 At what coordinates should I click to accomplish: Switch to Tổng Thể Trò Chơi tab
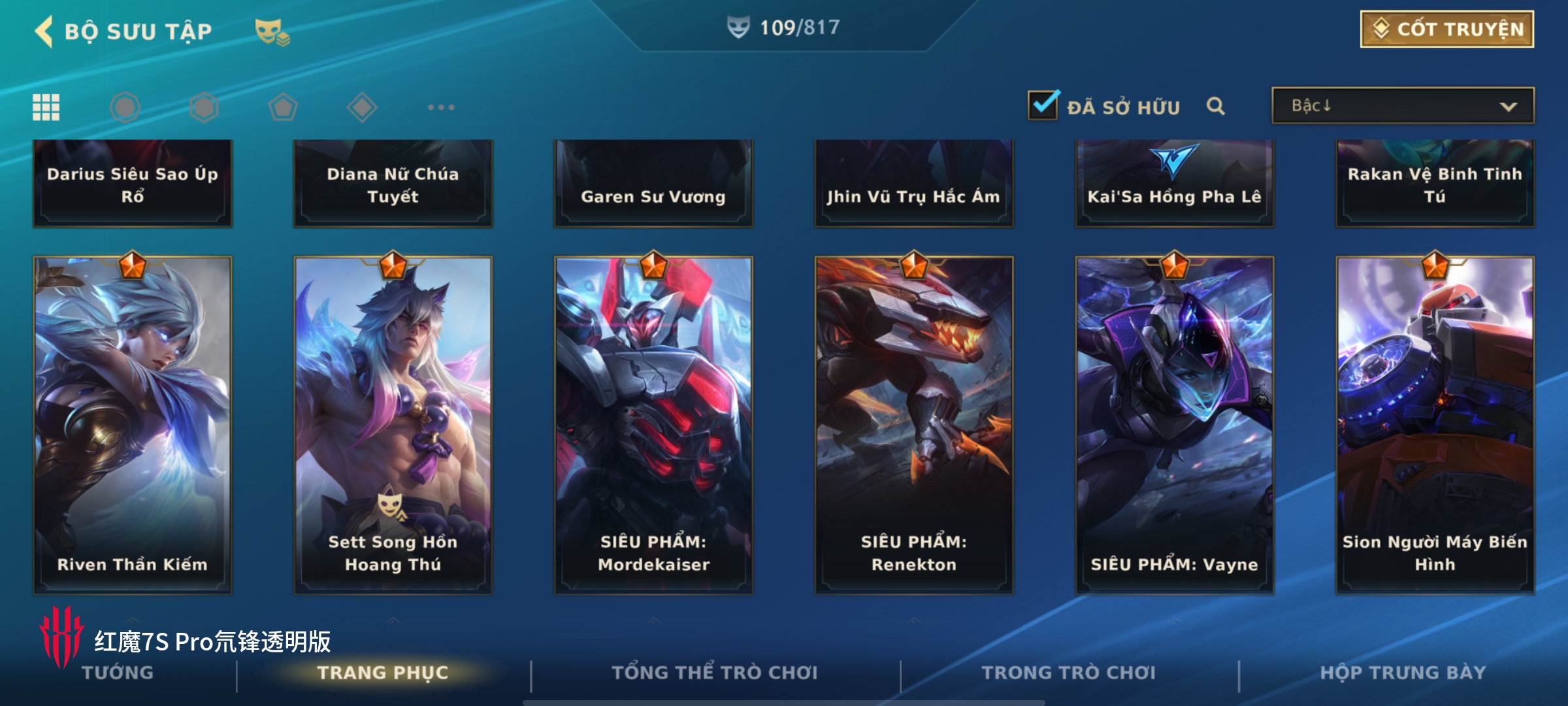click(715, 673)
